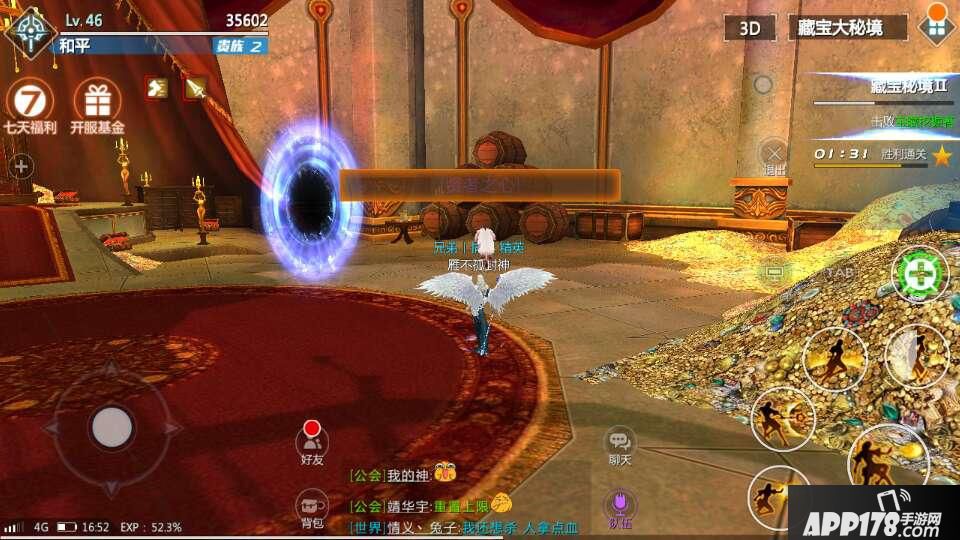
Task: Select the wing buff status icon
Action: (x=157, y=88)
